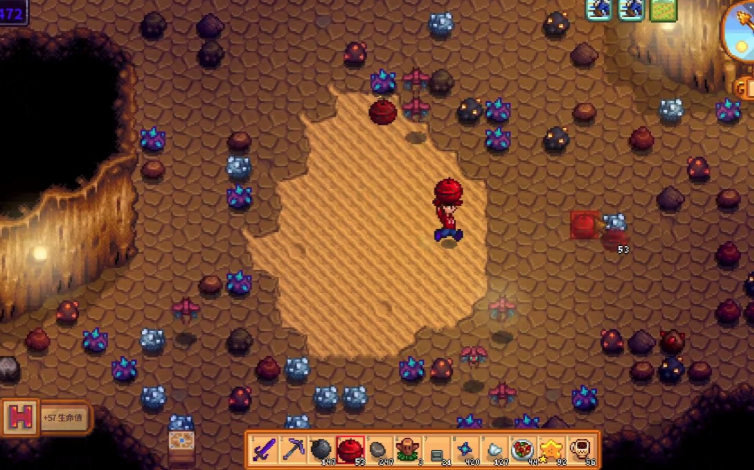The height and width of the screenshot is (470, 754).
Task: Select the red mega bomb slot
Action: click(350, 449)
